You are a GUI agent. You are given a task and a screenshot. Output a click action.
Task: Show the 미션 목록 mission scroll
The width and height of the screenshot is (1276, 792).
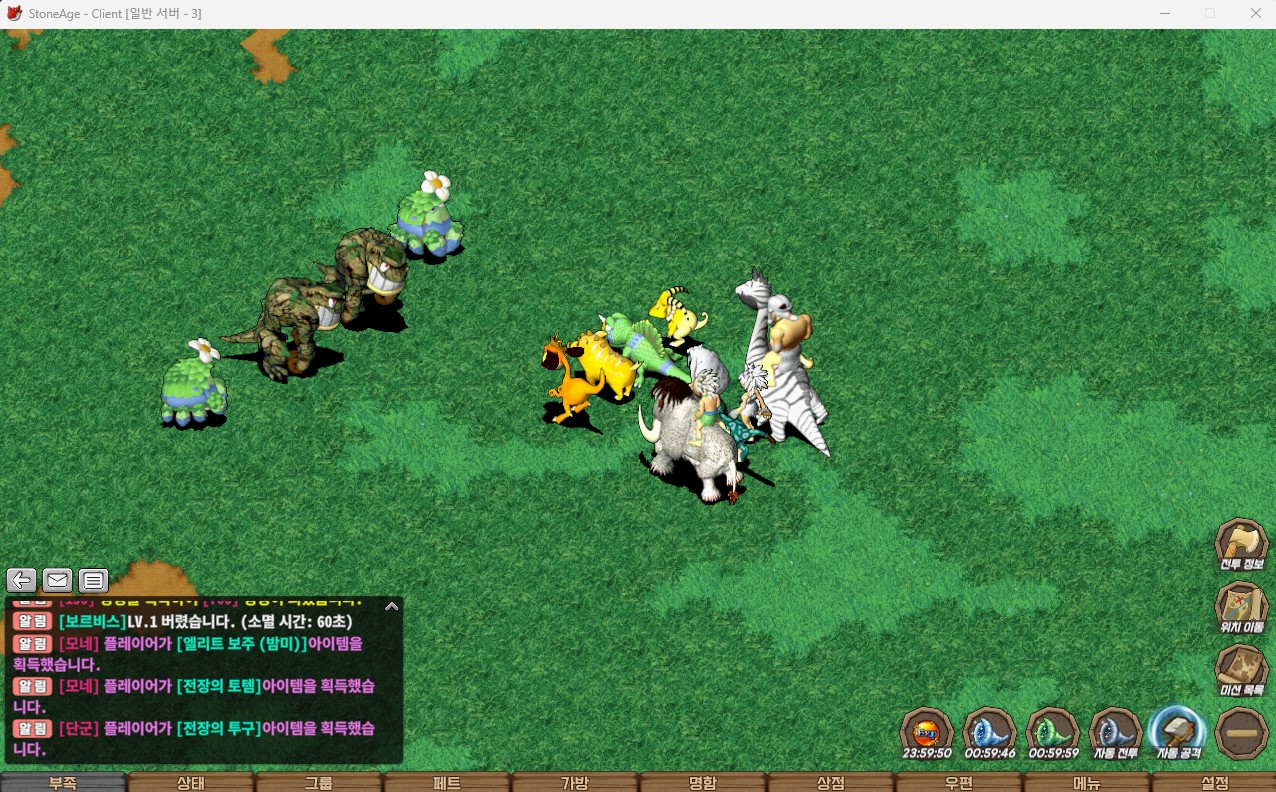coord(1241,671)
